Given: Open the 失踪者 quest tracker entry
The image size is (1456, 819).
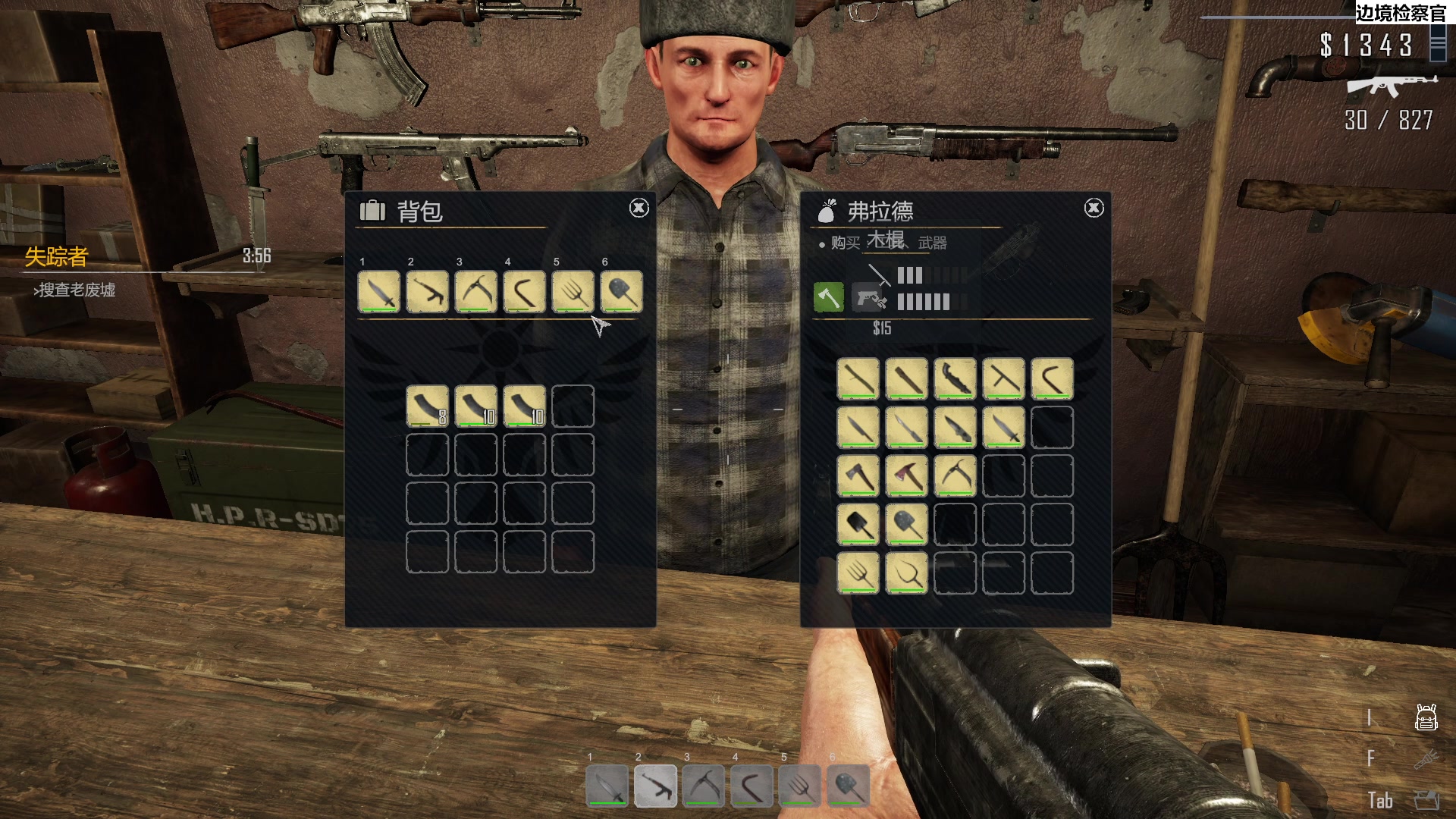Looking at the screenshot, I should 57,257.
